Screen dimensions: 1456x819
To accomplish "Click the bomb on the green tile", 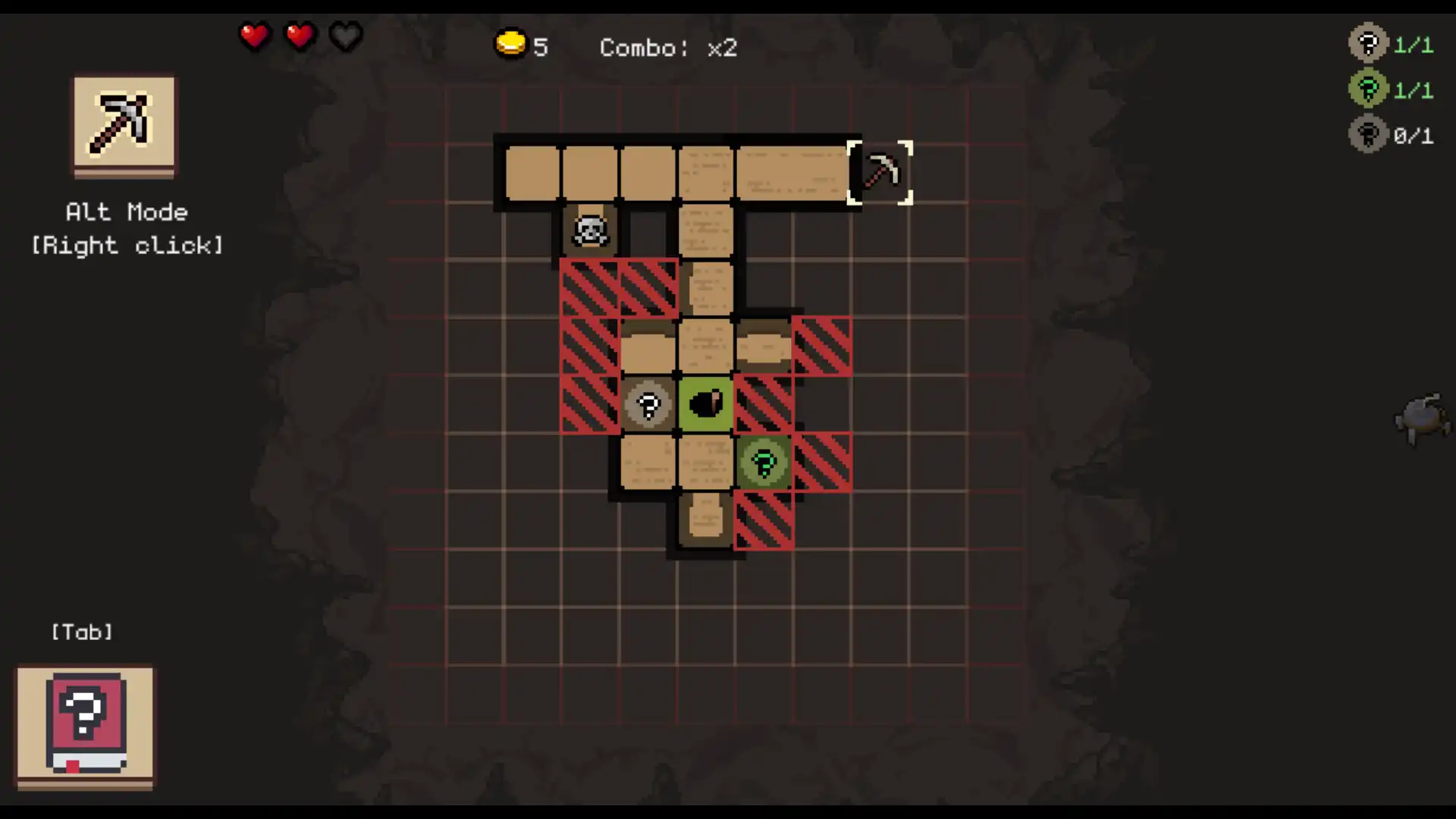I will (705, 404).
